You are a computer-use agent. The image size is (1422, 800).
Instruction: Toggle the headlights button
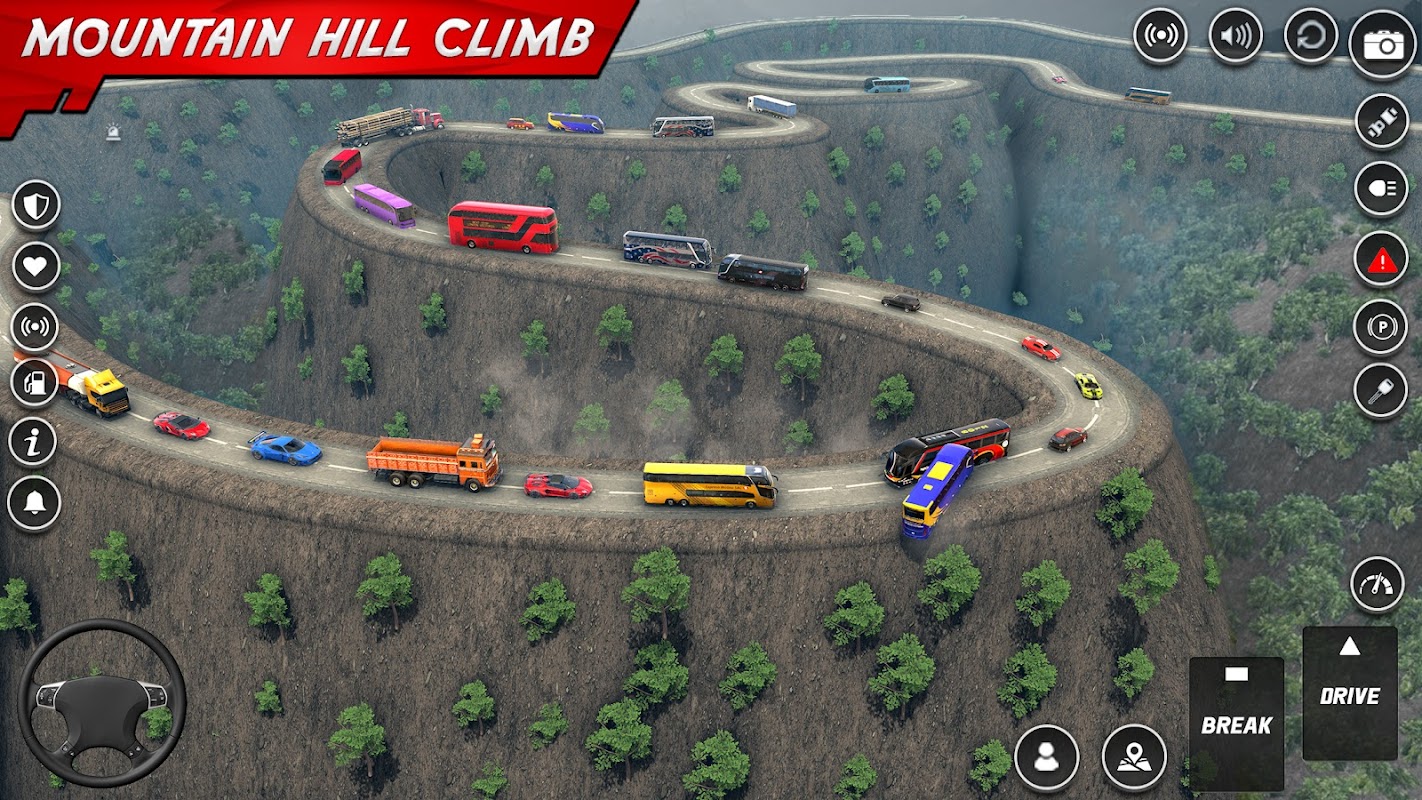[x=1381, y=189]
